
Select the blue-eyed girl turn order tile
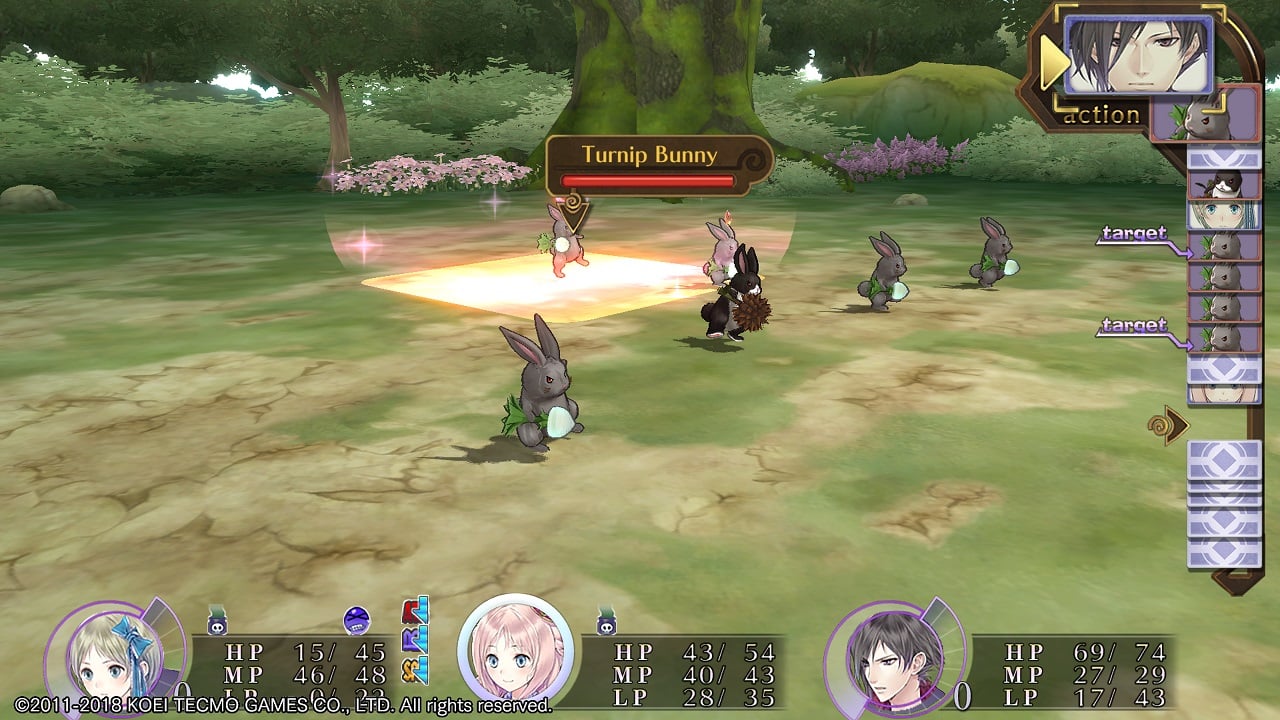(1223, 215)
